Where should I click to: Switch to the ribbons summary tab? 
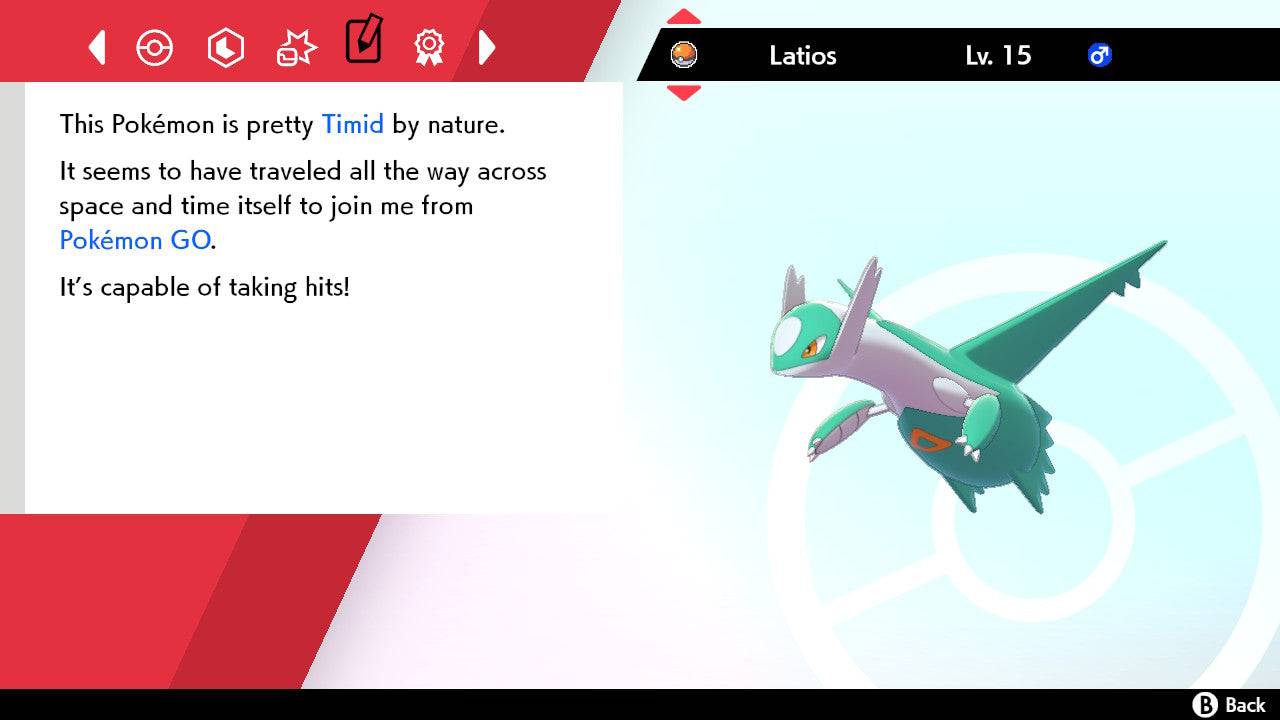429,47
